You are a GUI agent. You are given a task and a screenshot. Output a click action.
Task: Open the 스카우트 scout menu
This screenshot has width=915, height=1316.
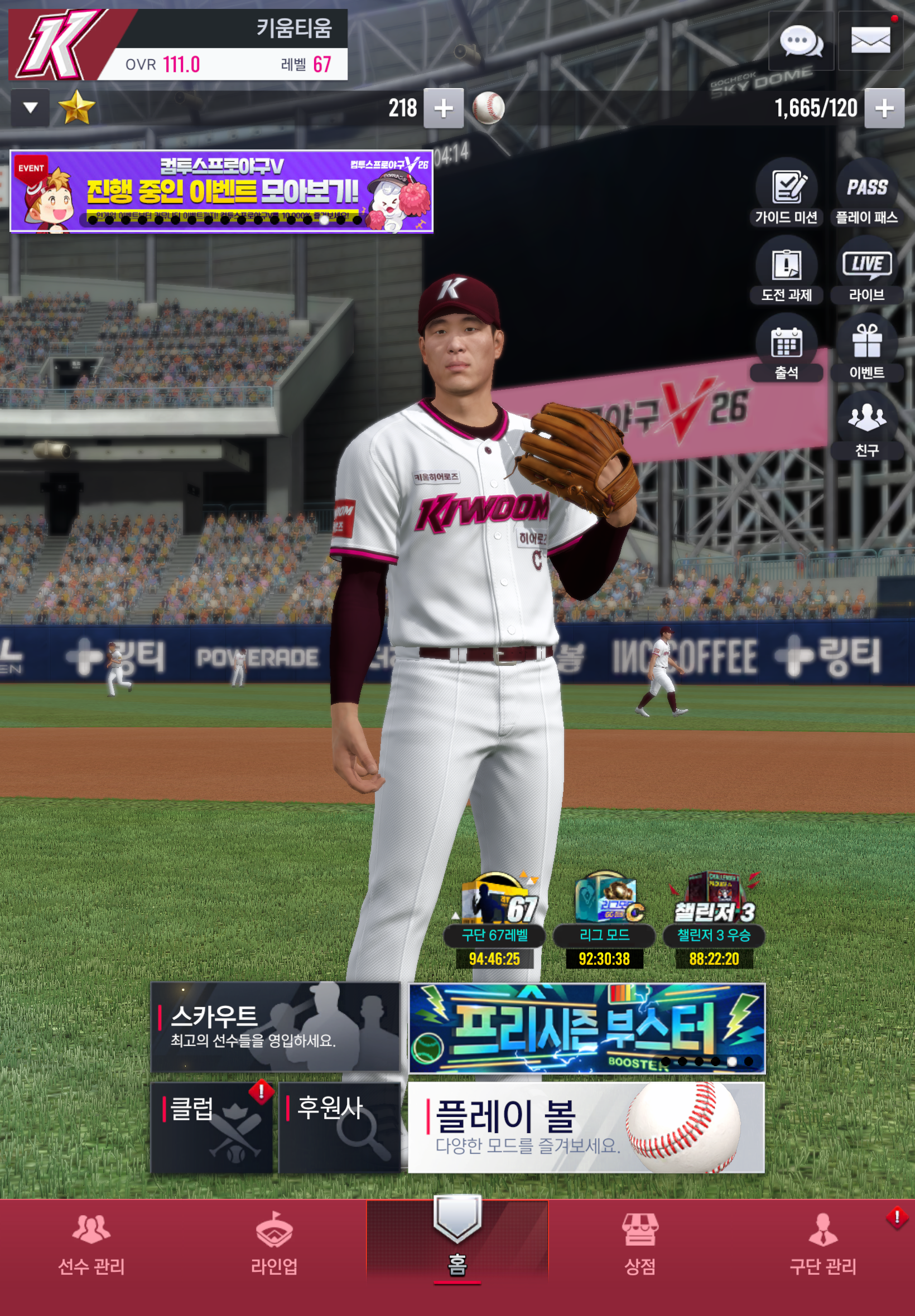[275, 1027]
